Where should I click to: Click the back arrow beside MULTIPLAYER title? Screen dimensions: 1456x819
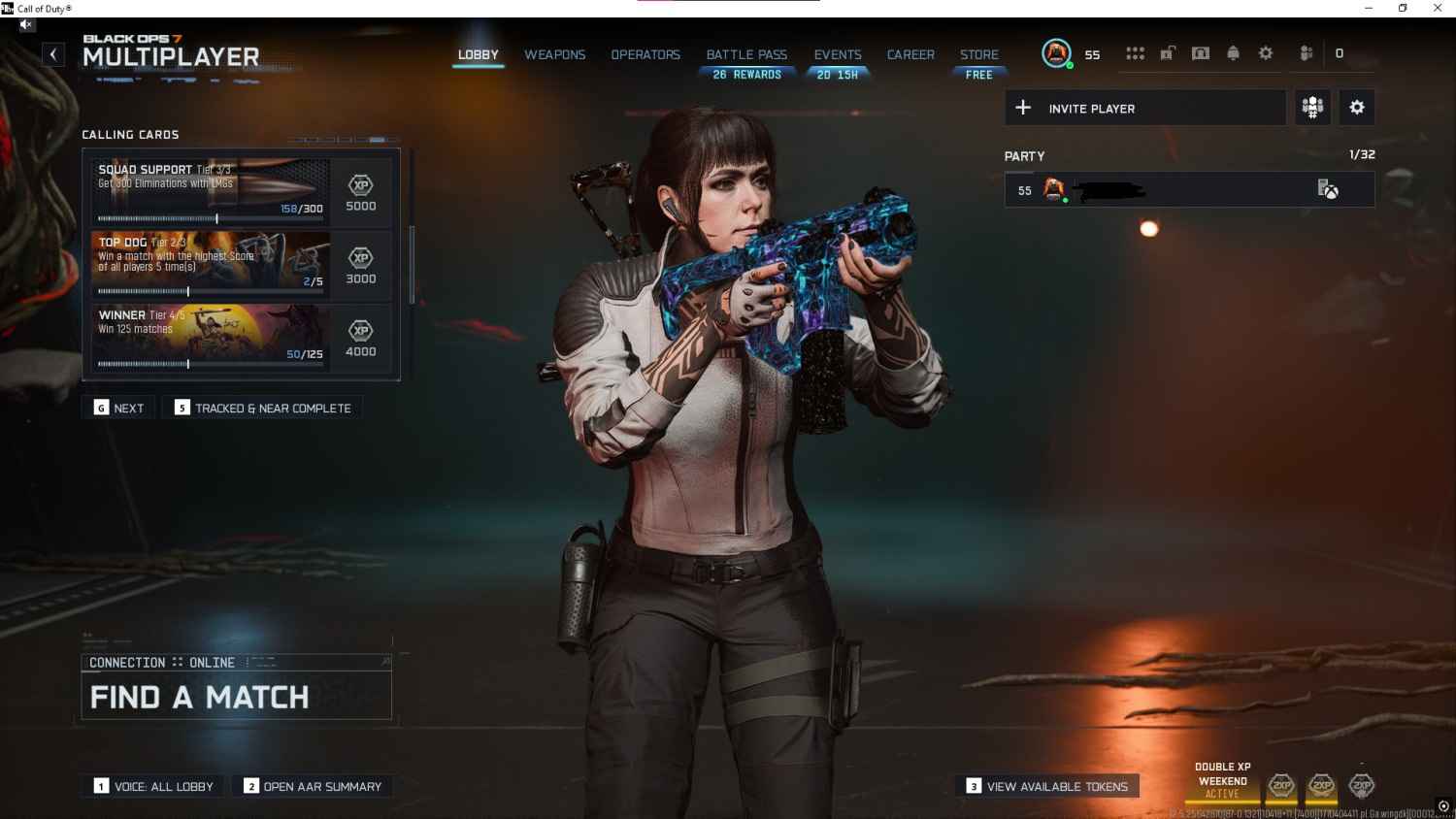53,53
